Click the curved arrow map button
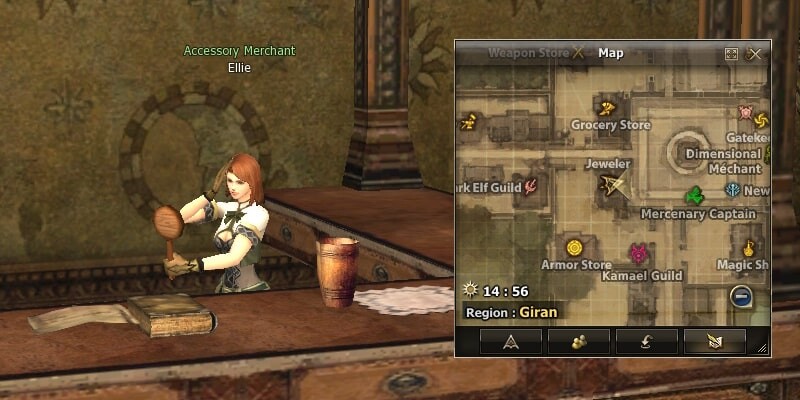Screen dimensions: 800x400 646,341
